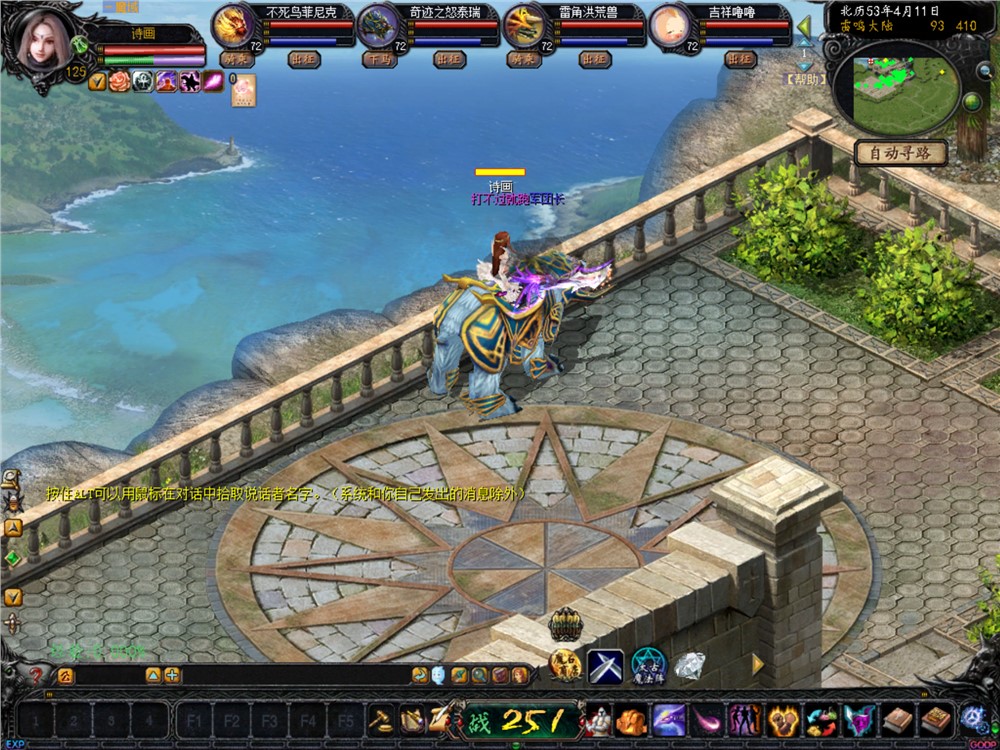
Task: Click the rose buff icon
Action: pos(120,81)
